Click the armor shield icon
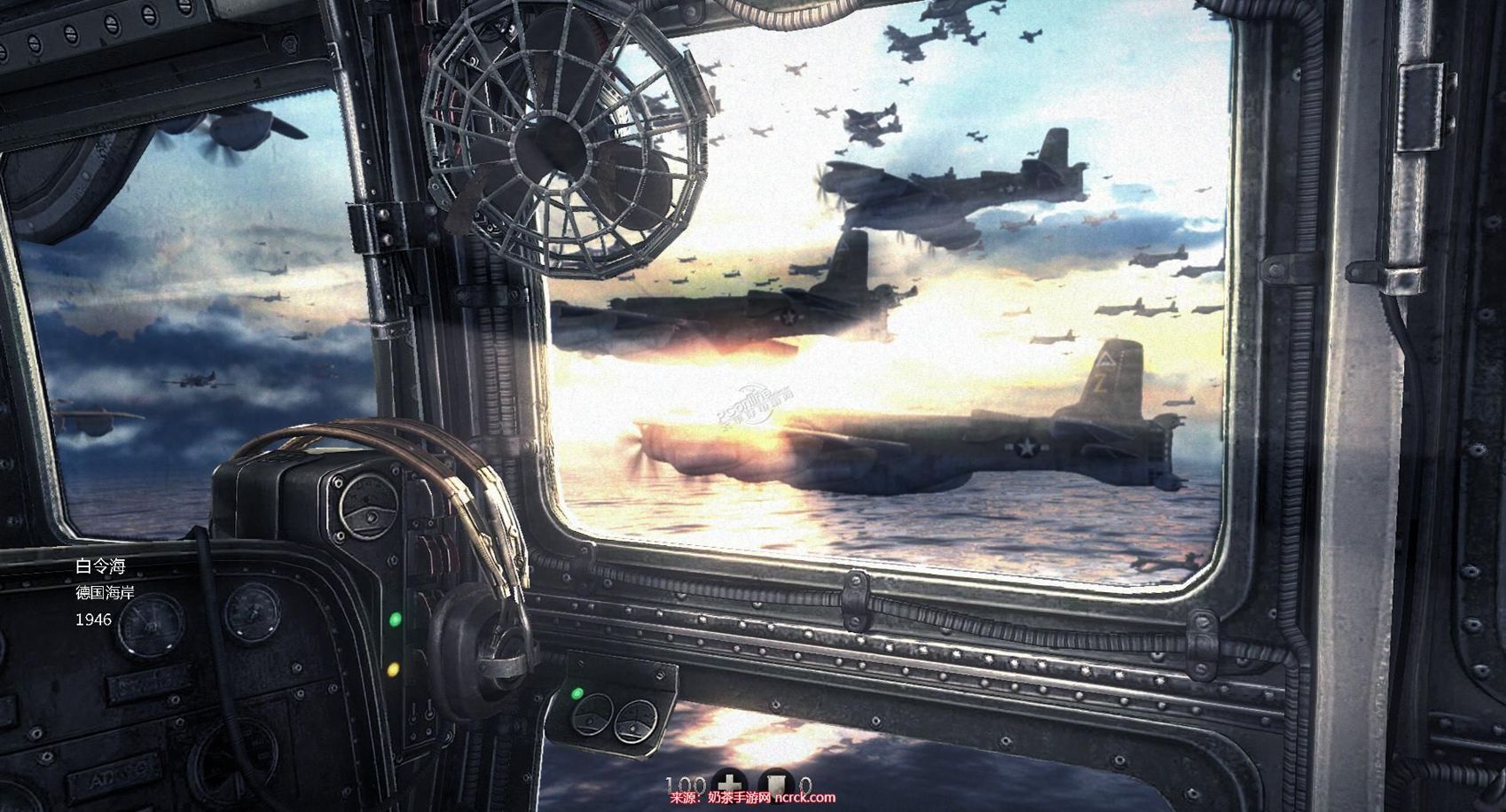 (x=776, y=785)
